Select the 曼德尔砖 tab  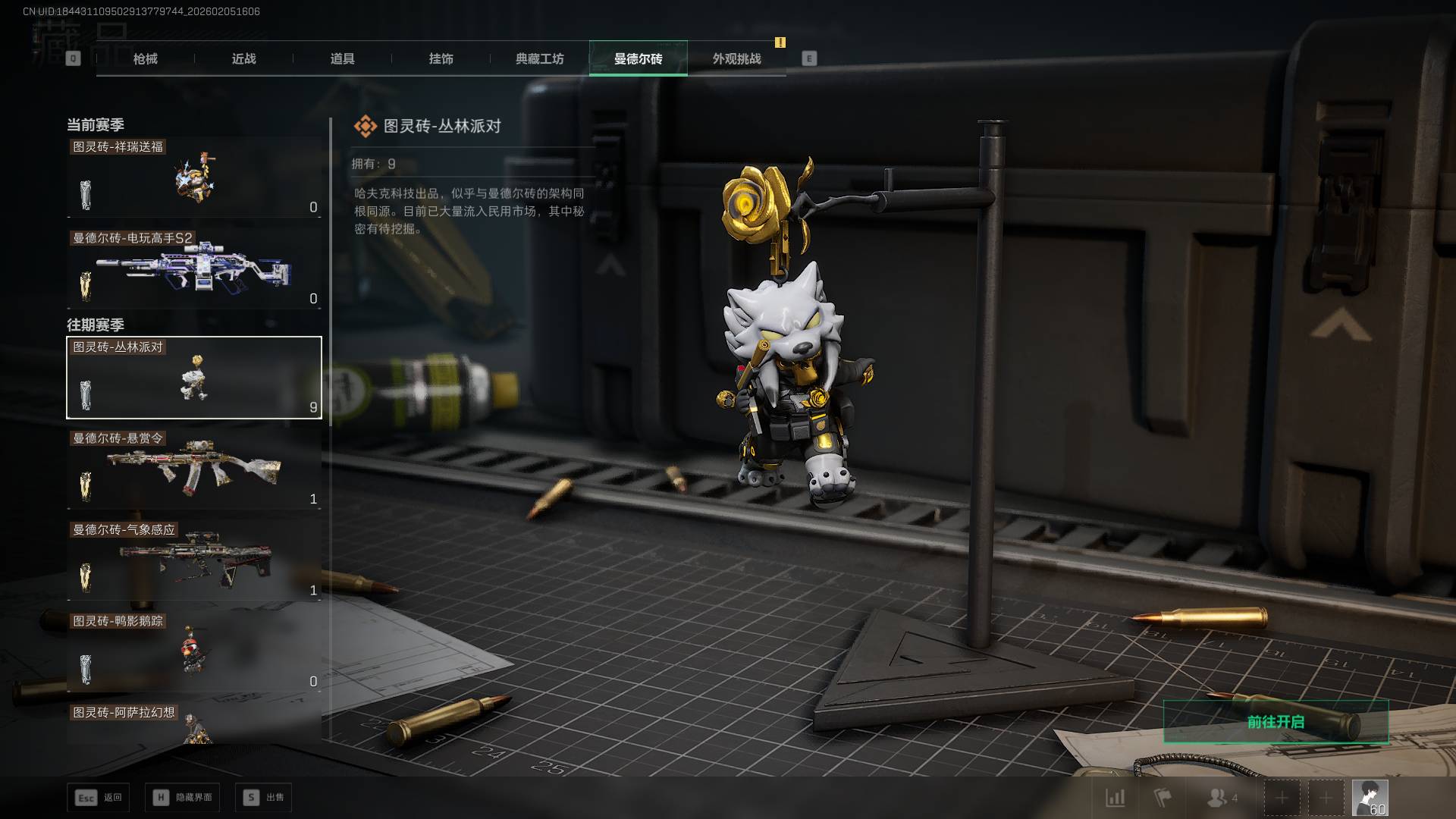pyautogui.click(x=638, y=58)
